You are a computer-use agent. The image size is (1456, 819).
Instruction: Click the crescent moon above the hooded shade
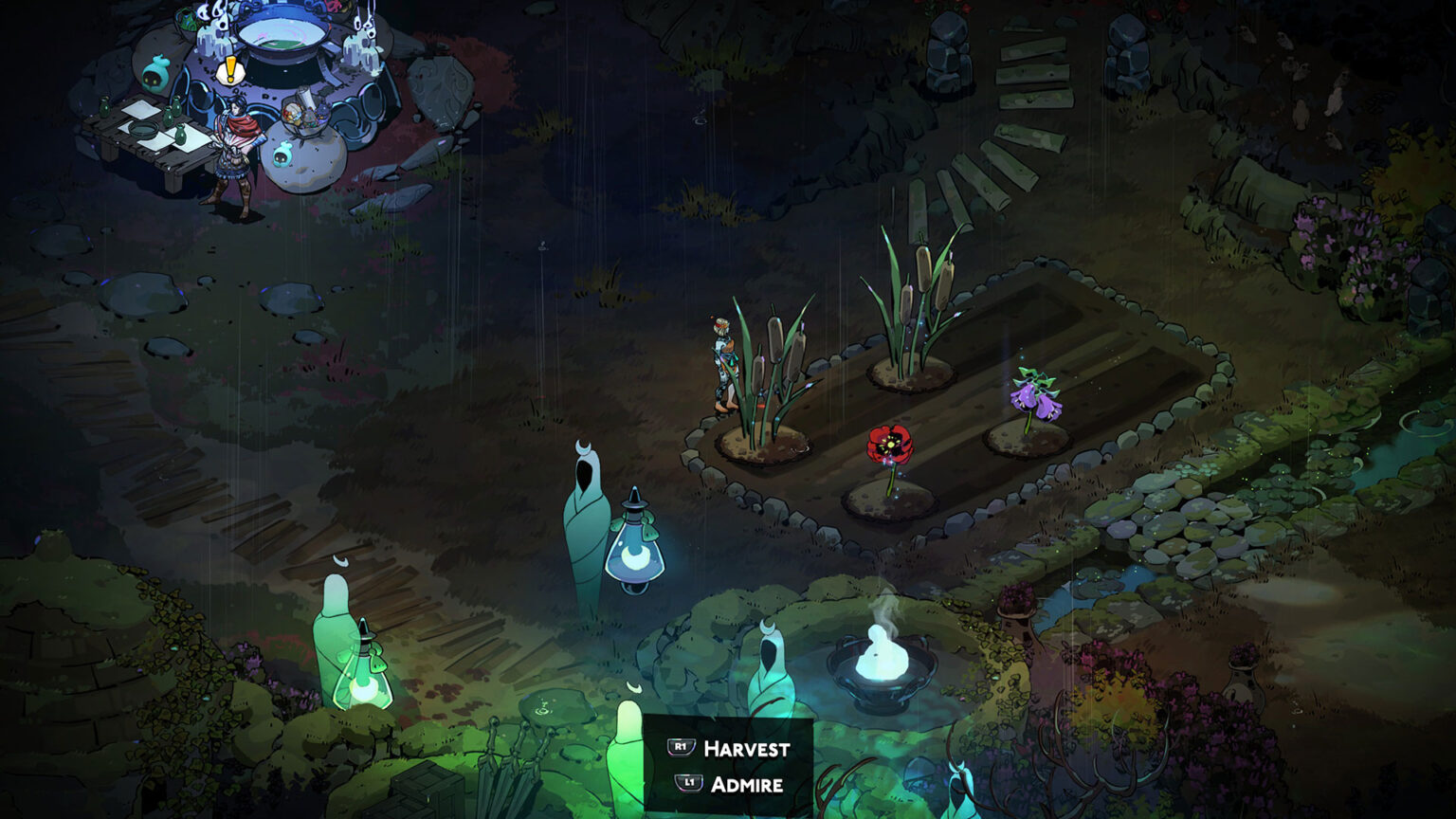(x=582, y=446)
